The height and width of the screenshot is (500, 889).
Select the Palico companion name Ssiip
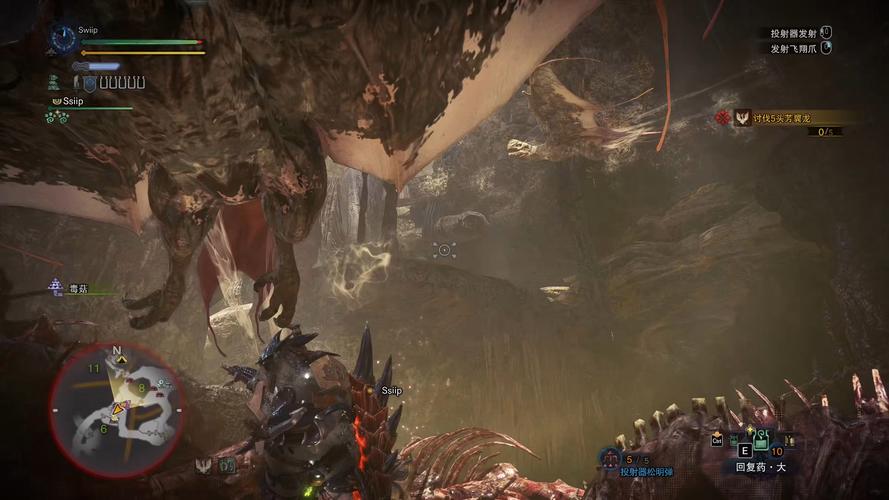pyautogui.click(x=75, y=102)
